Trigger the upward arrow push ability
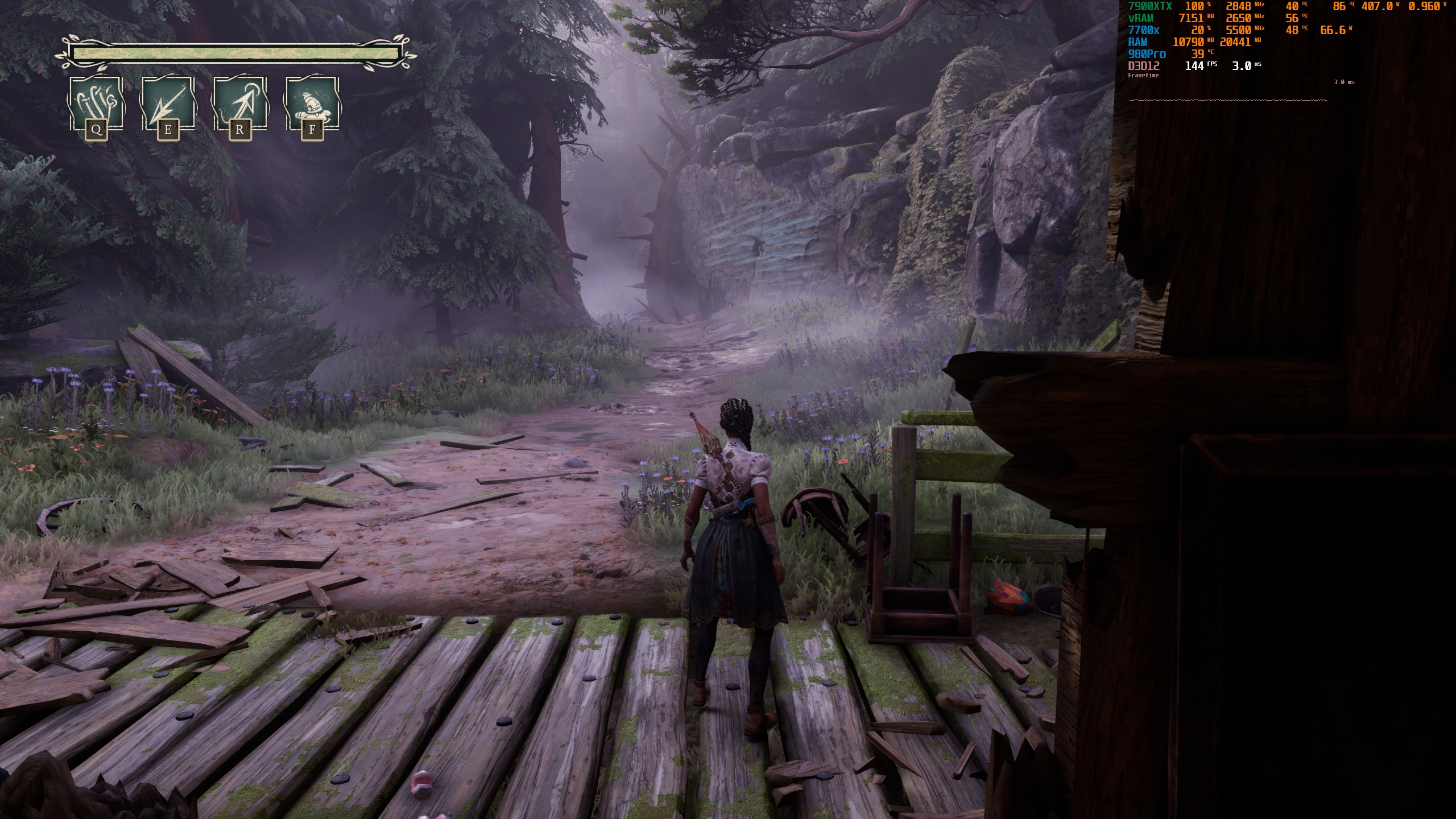Screen dimensions: 1456x819 point(239,104)
